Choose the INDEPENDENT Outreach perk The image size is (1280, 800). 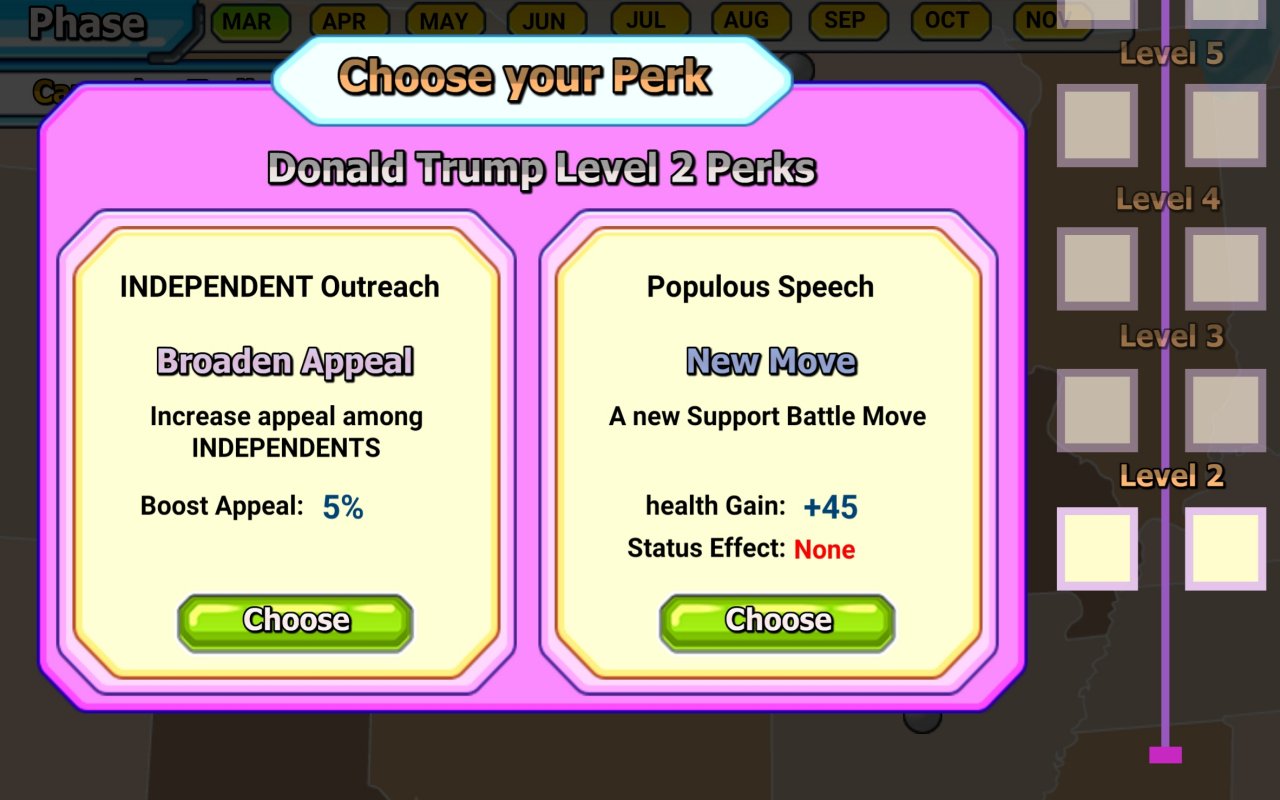click(295, 622)
